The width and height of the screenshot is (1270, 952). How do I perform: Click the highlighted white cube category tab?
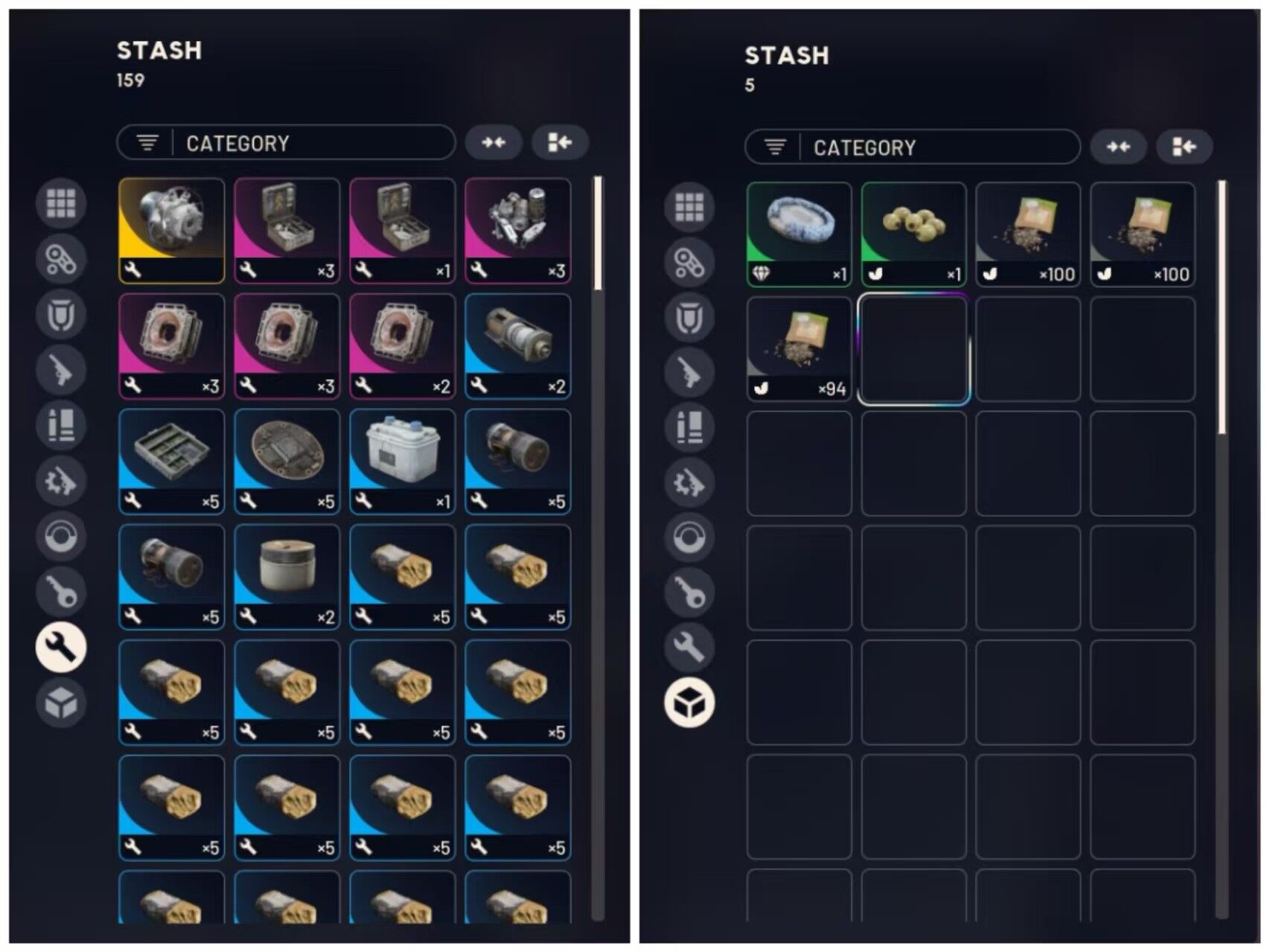coord(689,702)
